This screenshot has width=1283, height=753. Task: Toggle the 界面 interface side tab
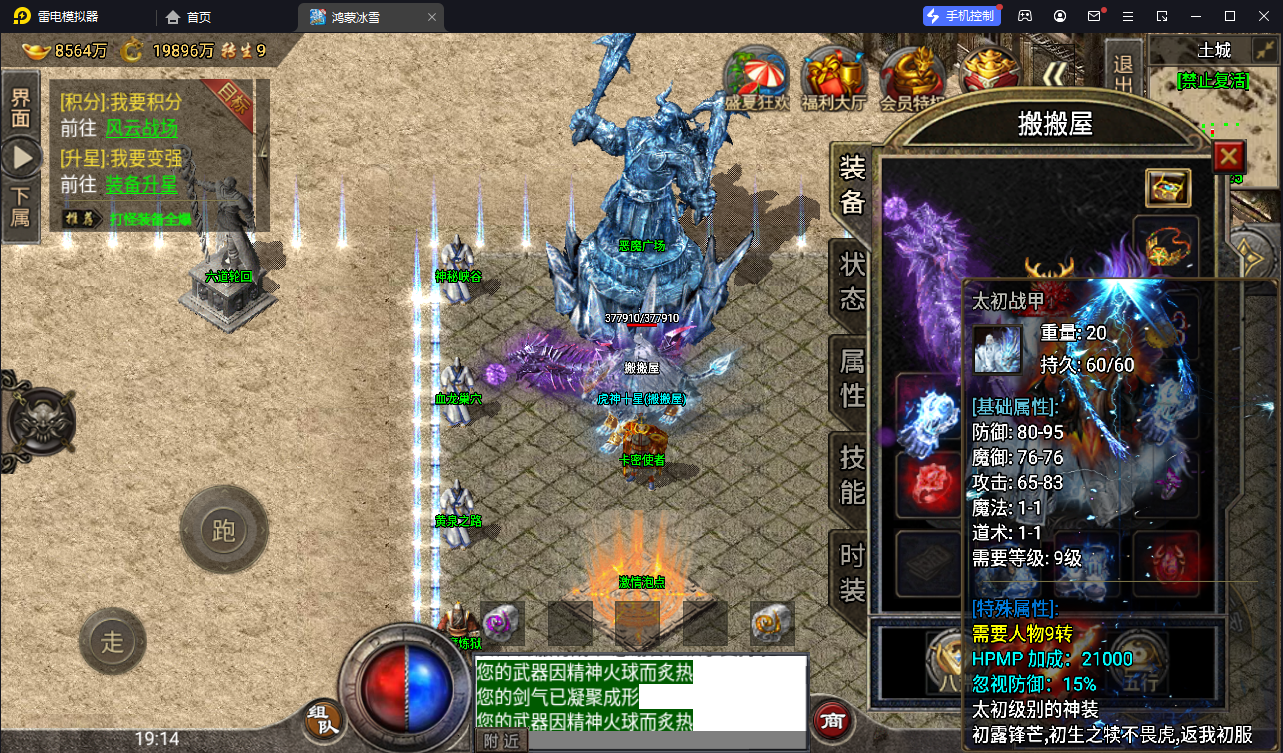click(x=21, y=108)
